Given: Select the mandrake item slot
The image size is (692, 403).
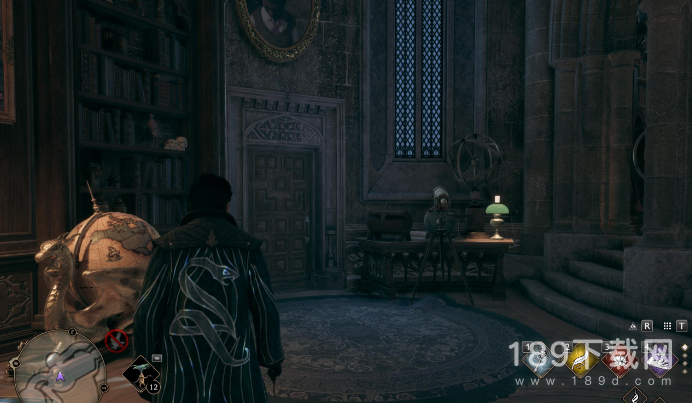Looking at the screenshot, I should click(141, 371).
